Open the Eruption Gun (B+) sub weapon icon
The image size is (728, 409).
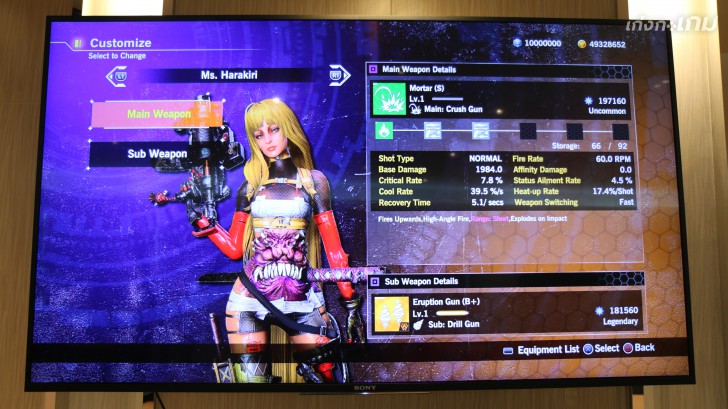pyautogui.click(x=391, y=313)
